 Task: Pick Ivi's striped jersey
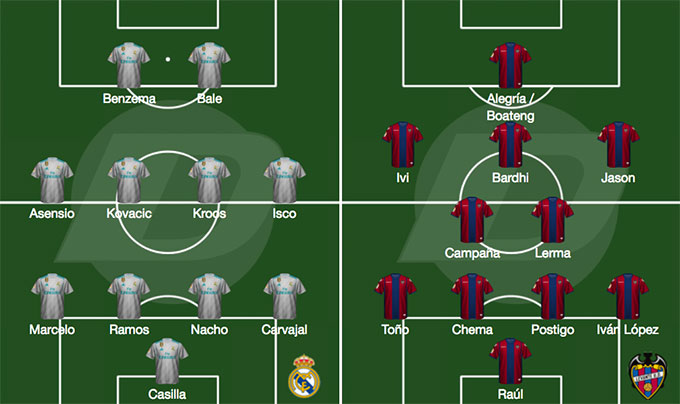point(403,145)
